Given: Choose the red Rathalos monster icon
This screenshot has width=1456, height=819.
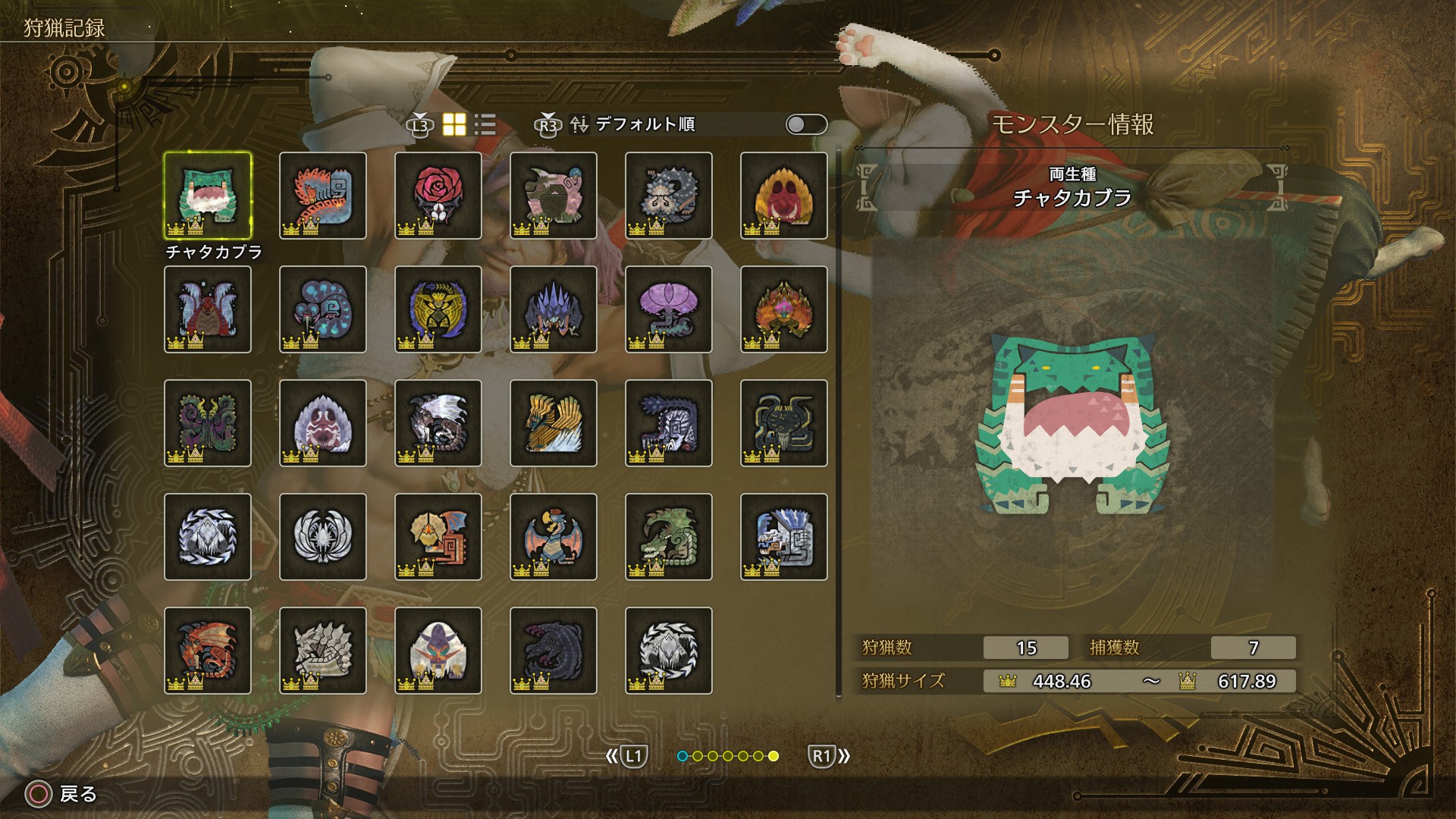Looking at the screenshot, I should click(208, 651).
